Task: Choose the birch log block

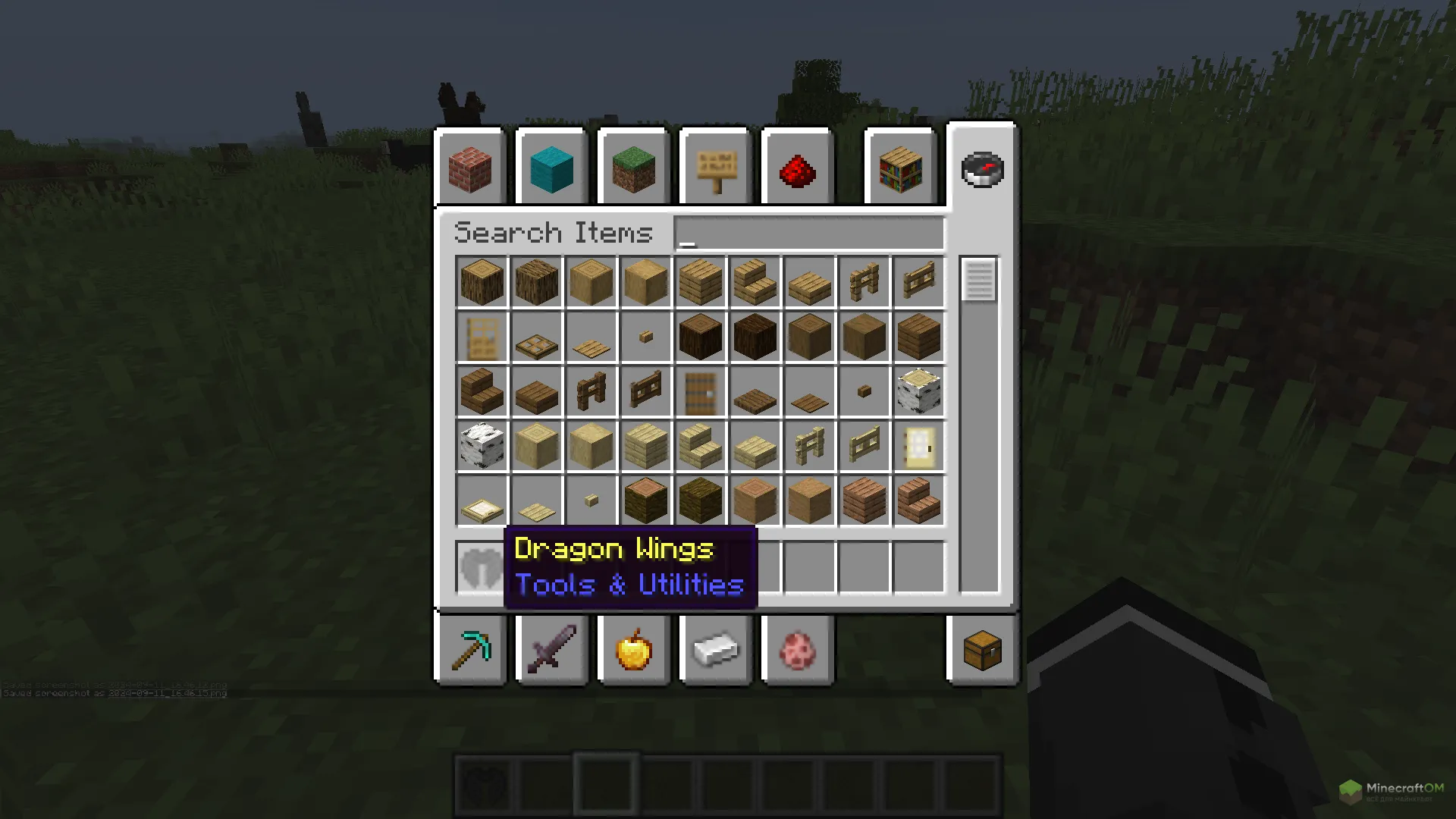Action: [918, 392]
